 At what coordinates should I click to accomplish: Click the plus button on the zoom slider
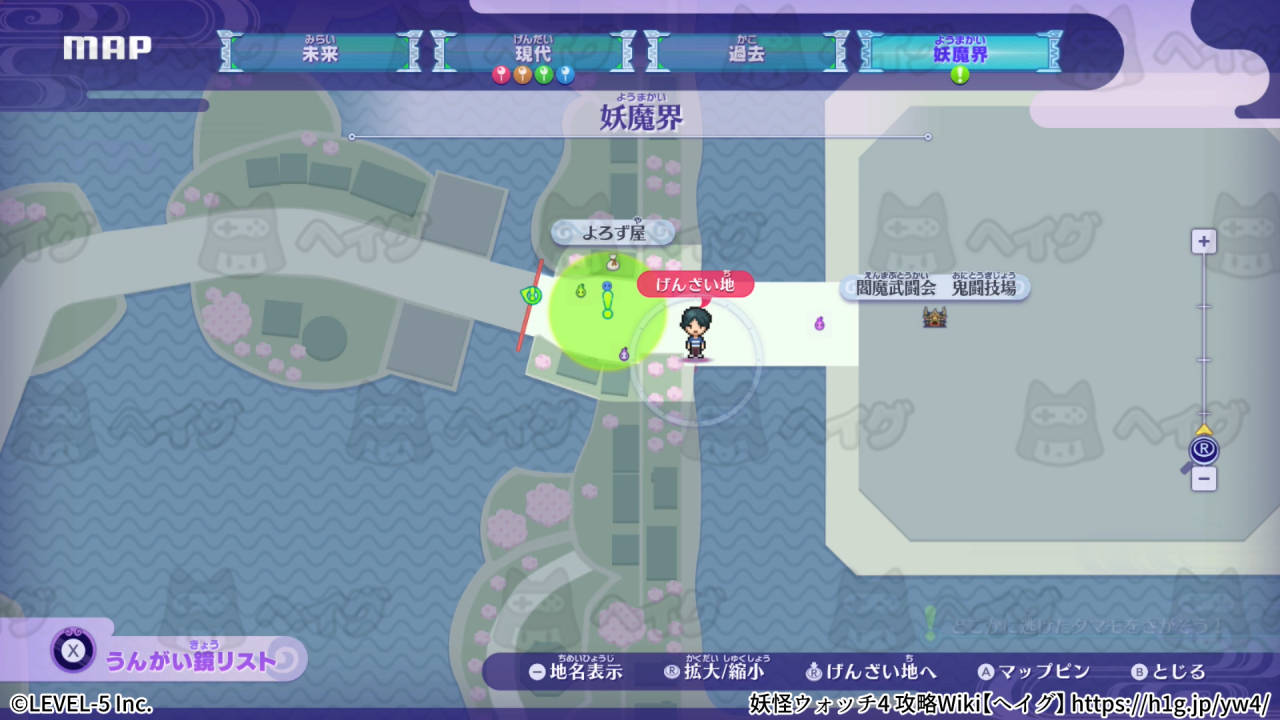point(1203,240)
